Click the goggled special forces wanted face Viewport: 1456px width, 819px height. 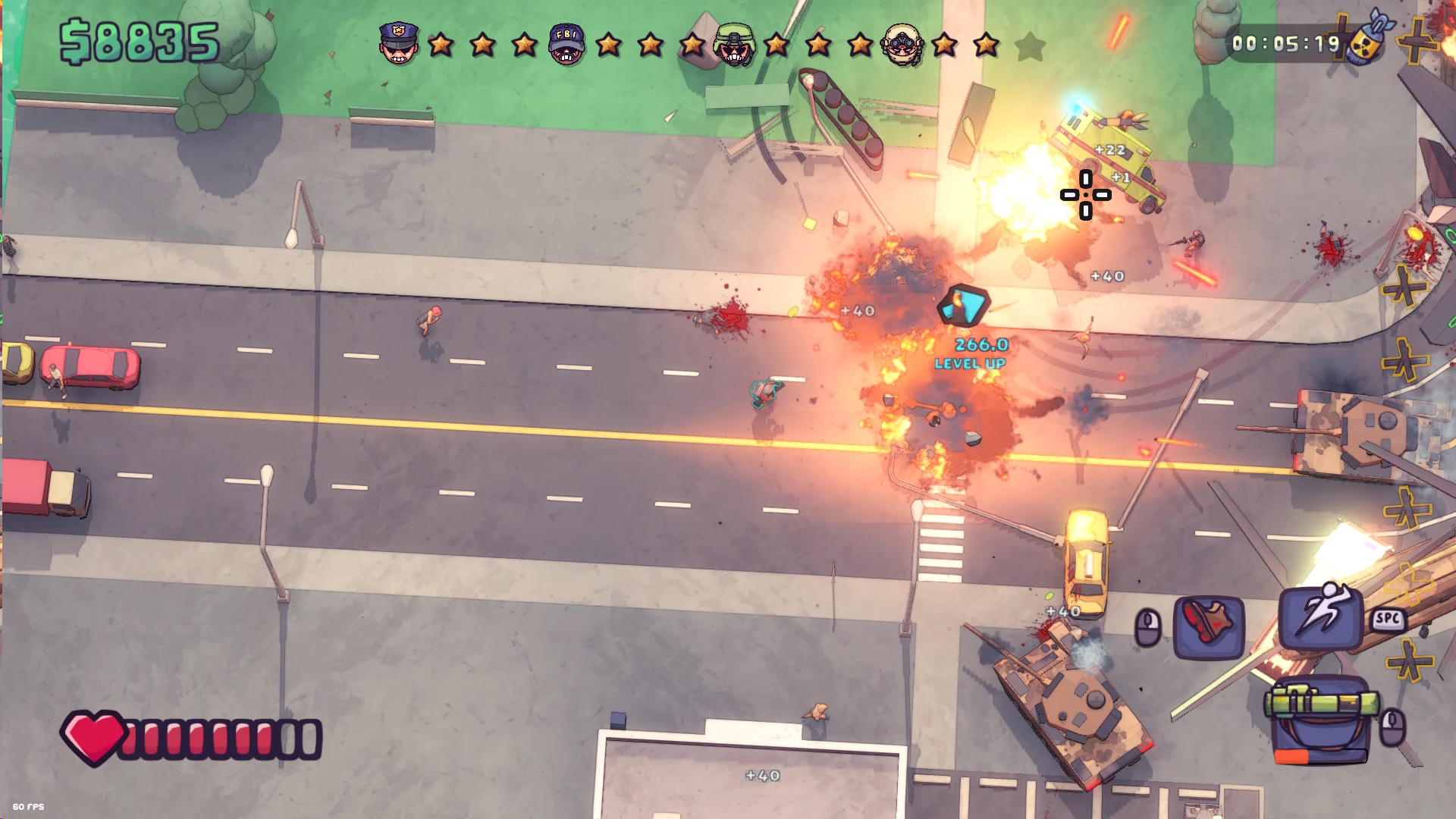[902, 45]
